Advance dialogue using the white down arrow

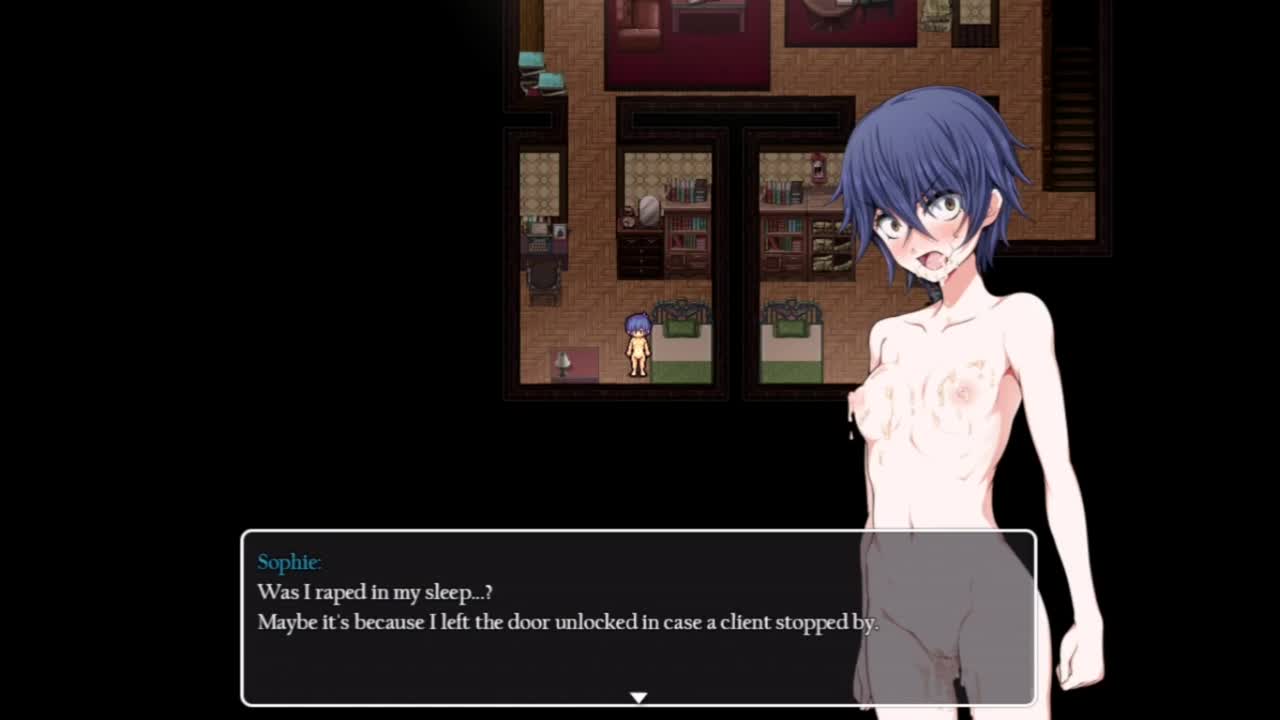[x=638, y=697]
